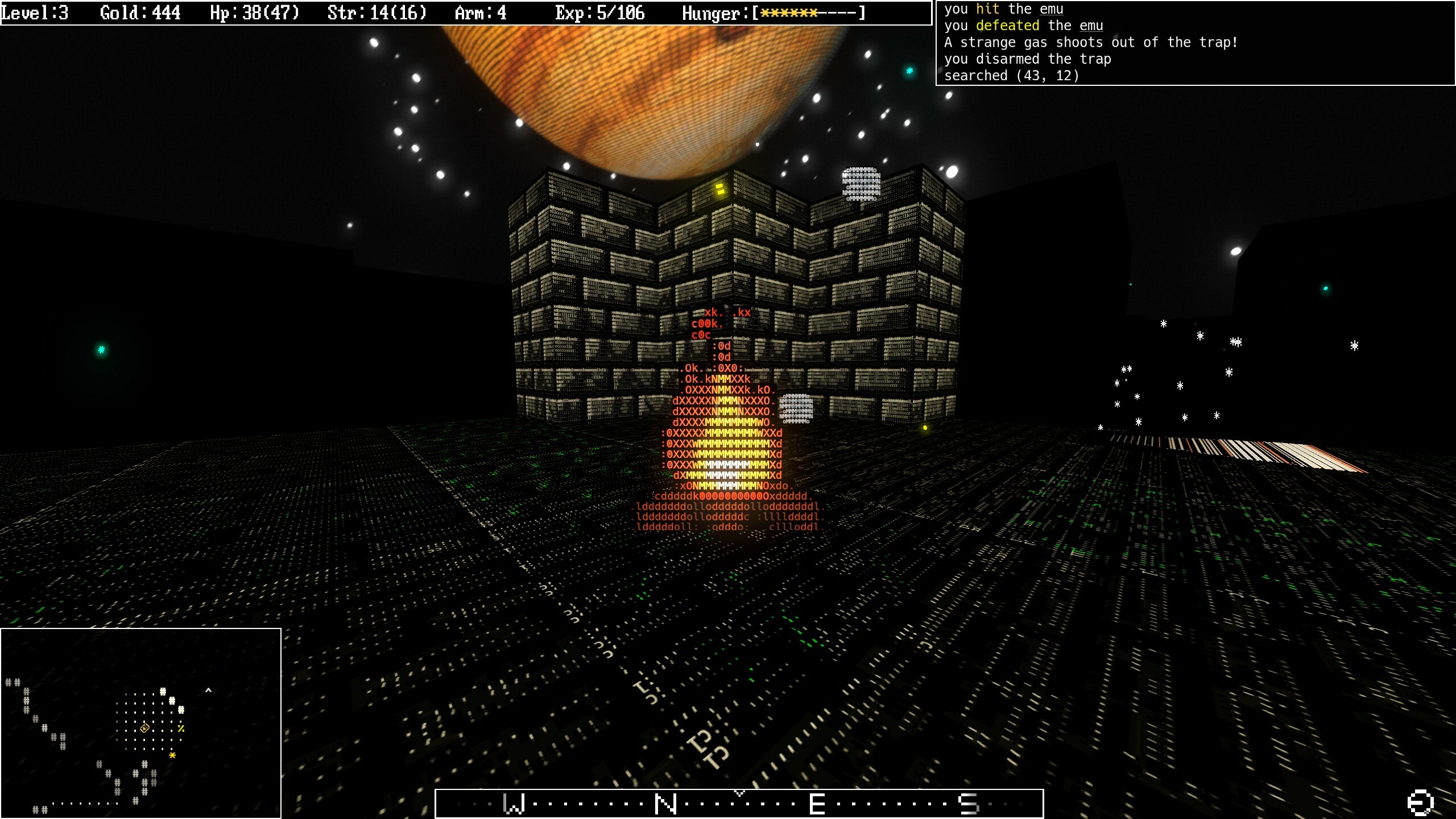Image resolution: width=1456 pixels, height=819 pixels.
Task: Open the message log panel
Action: (x=1195, y=43)
